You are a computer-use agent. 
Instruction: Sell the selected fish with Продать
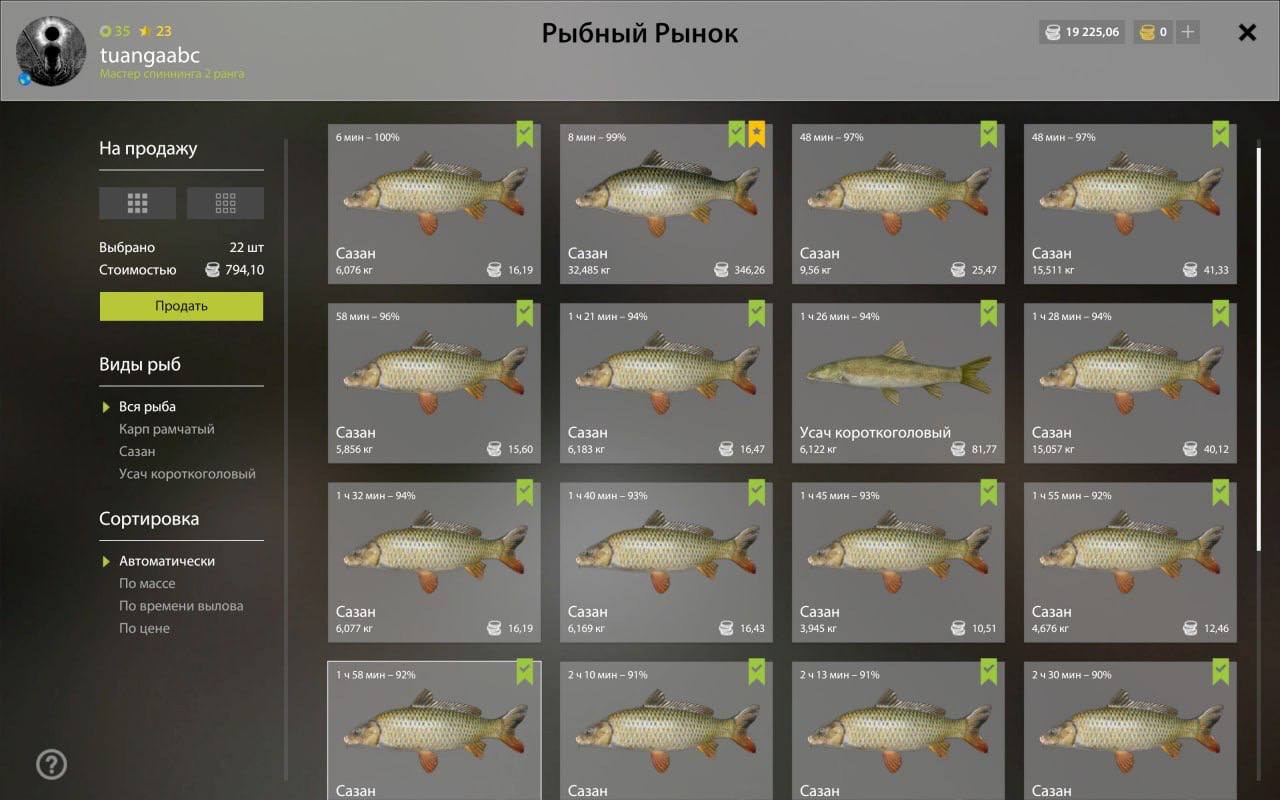(x=181, y=306)
